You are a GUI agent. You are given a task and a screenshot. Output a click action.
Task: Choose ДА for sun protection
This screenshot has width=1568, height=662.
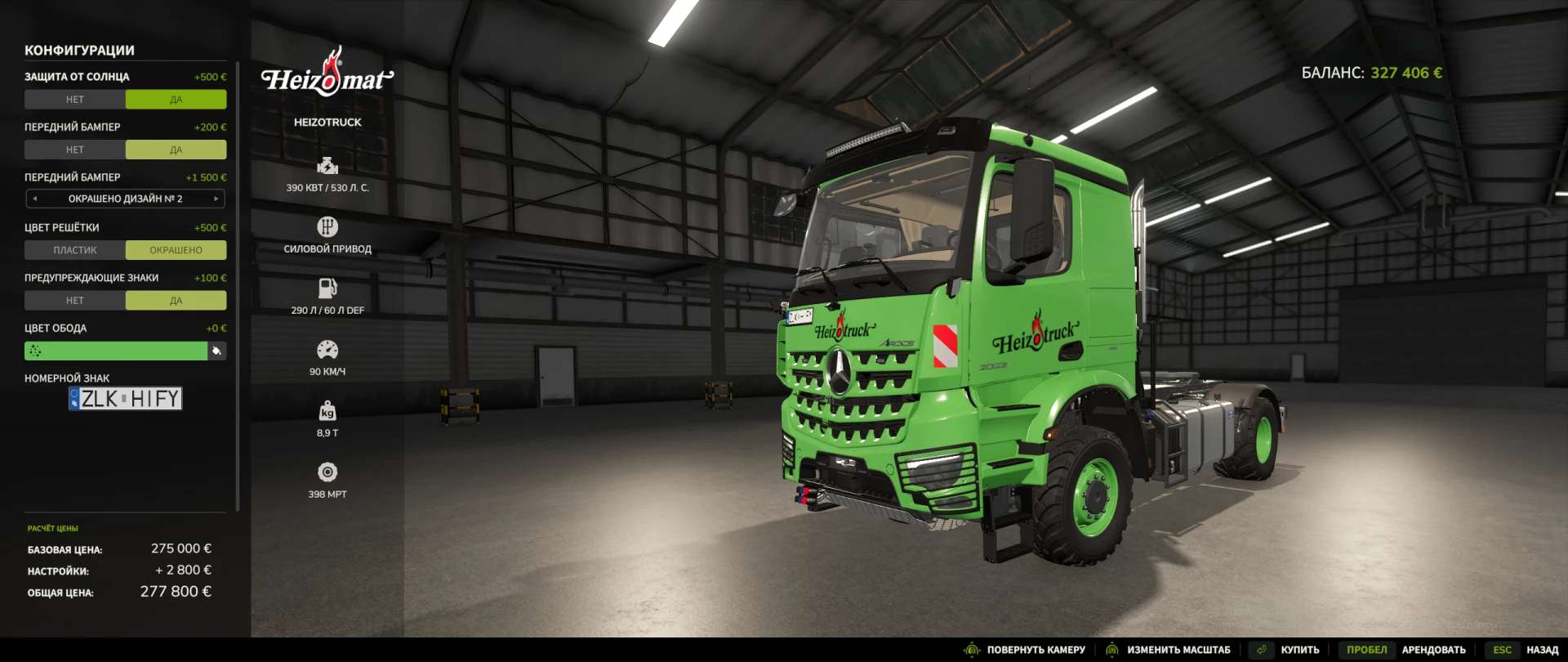click(x=176, y=100)
